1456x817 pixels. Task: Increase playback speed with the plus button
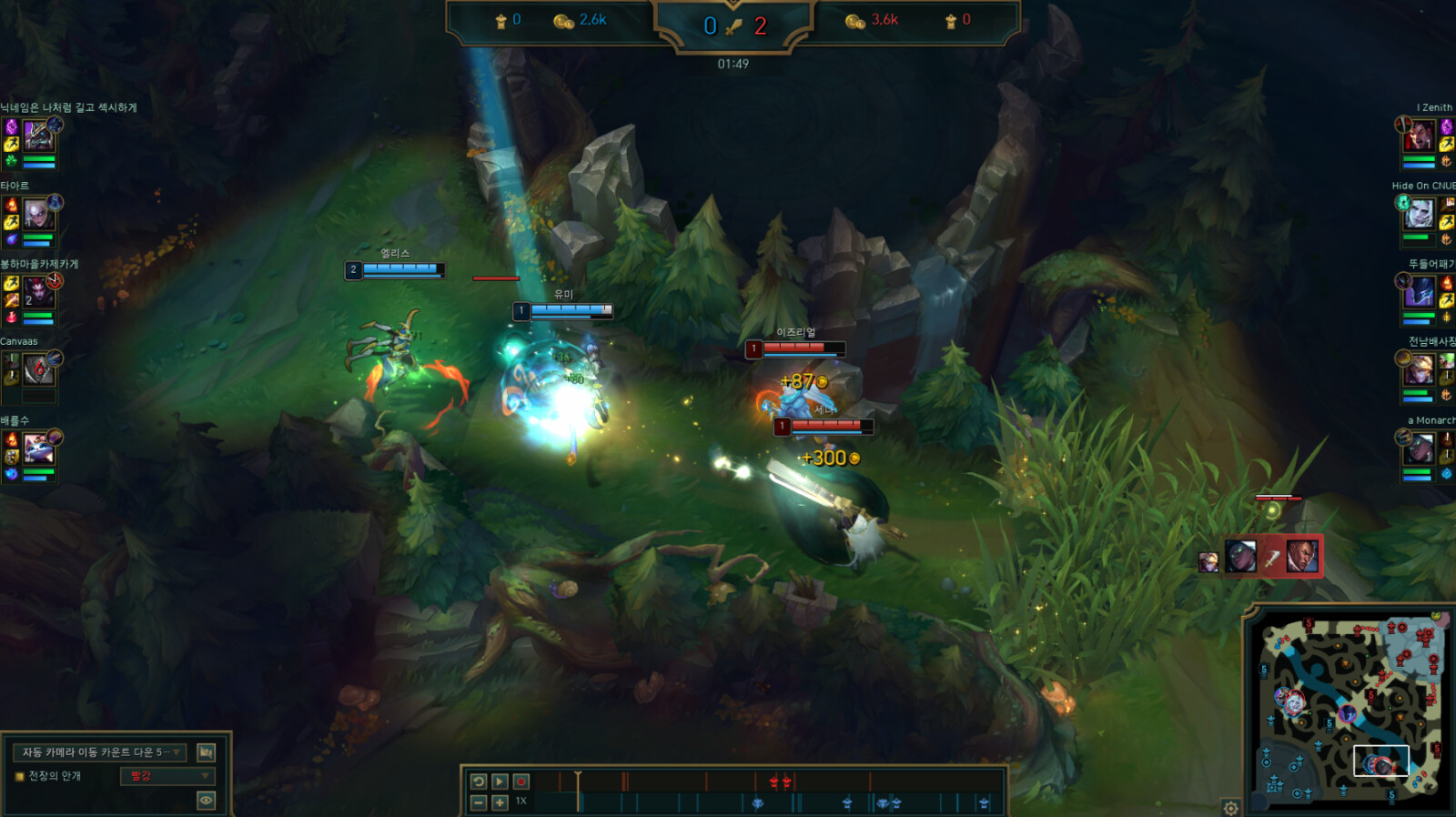pos(500,802)
